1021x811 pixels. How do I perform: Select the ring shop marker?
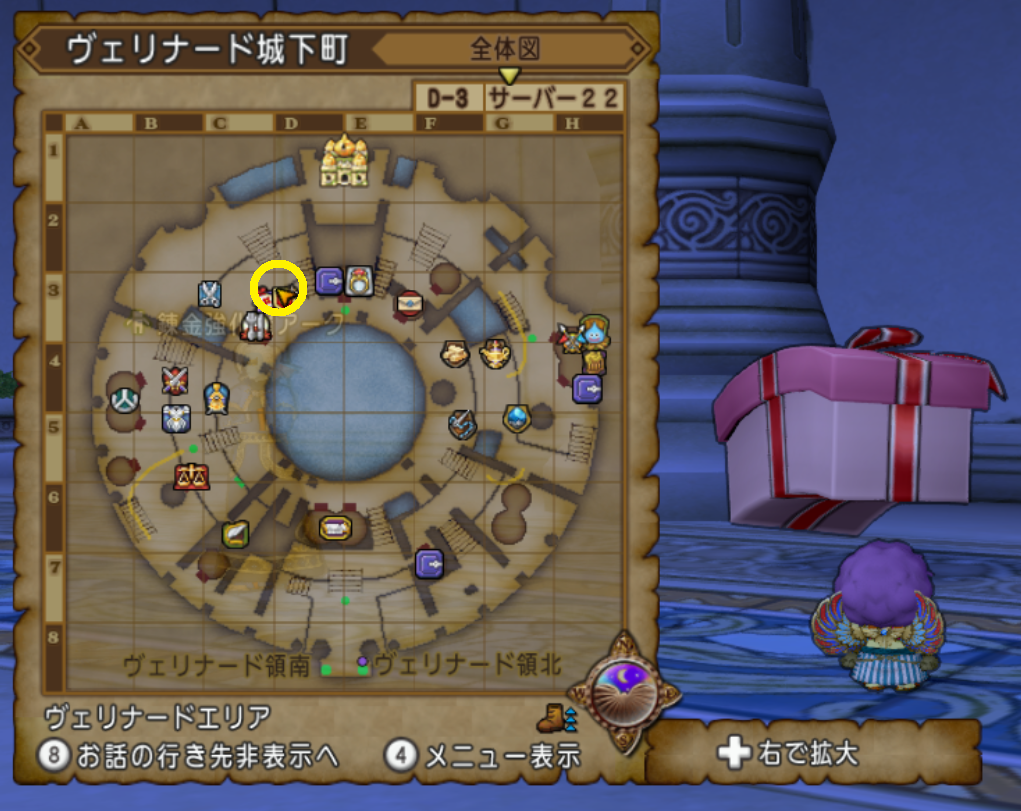coord(359,282)
